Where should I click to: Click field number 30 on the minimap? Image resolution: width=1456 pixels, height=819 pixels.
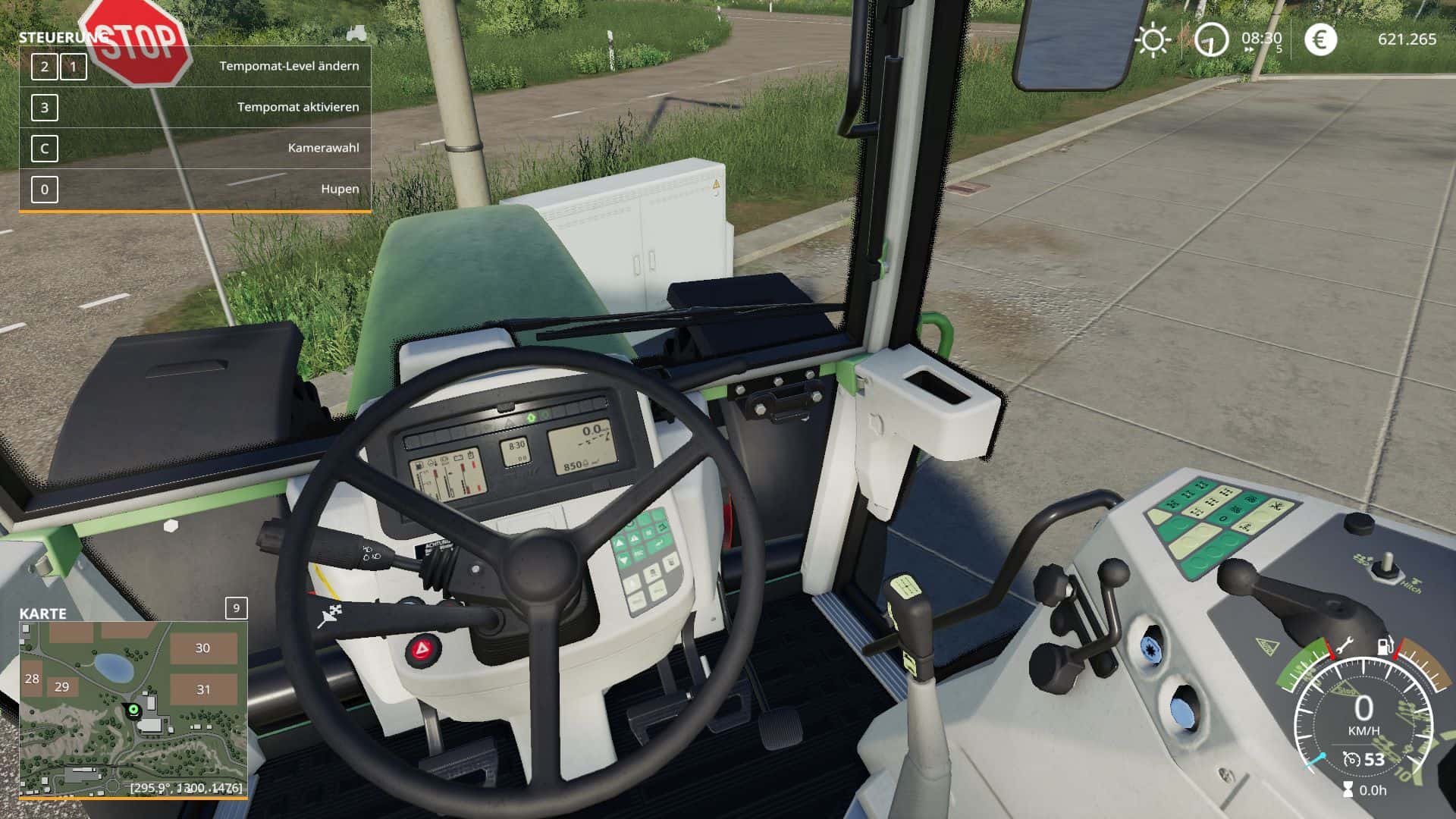(x=201, y=648)
